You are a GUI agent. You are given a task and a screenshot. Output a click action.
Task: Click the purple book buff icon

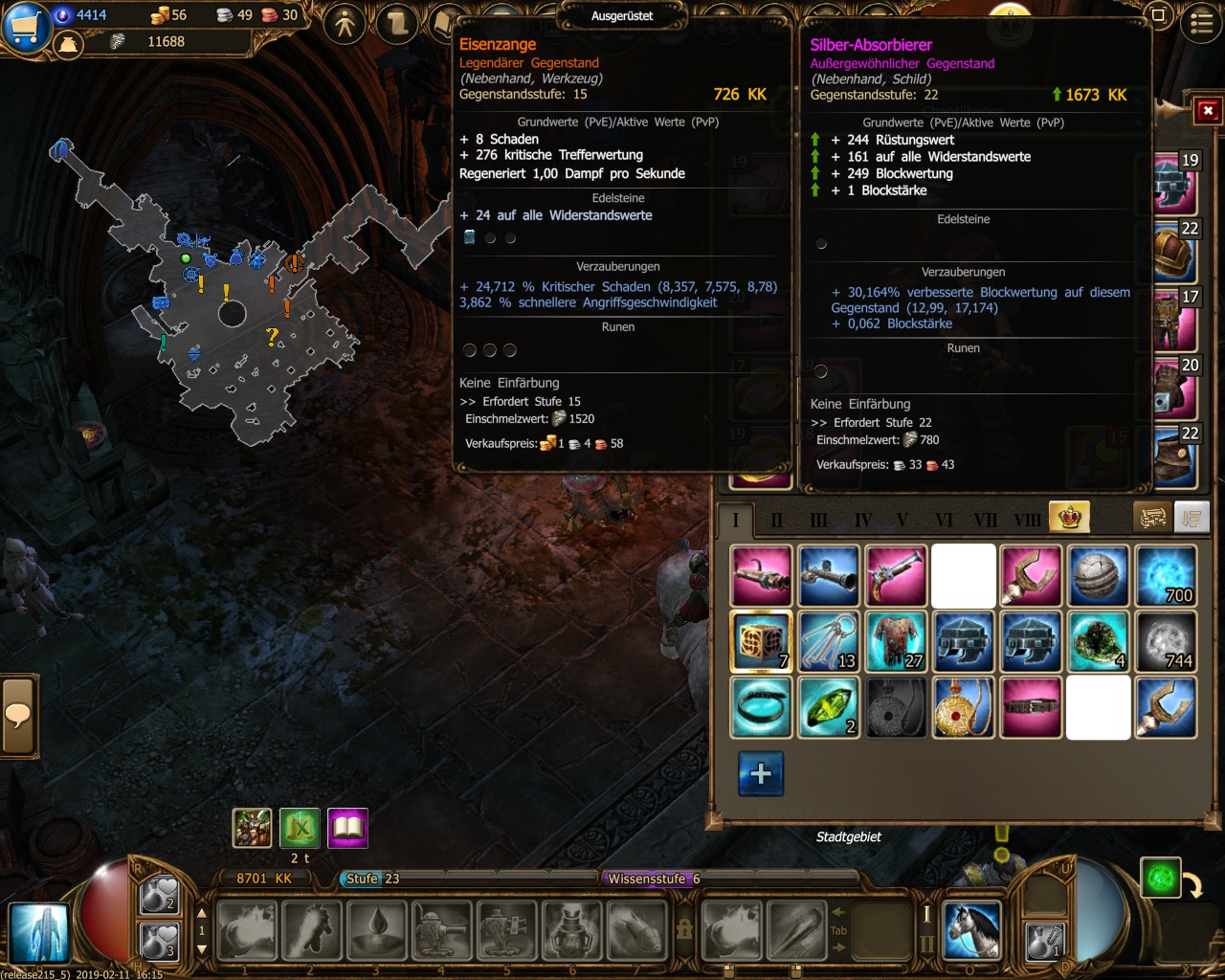347,828
